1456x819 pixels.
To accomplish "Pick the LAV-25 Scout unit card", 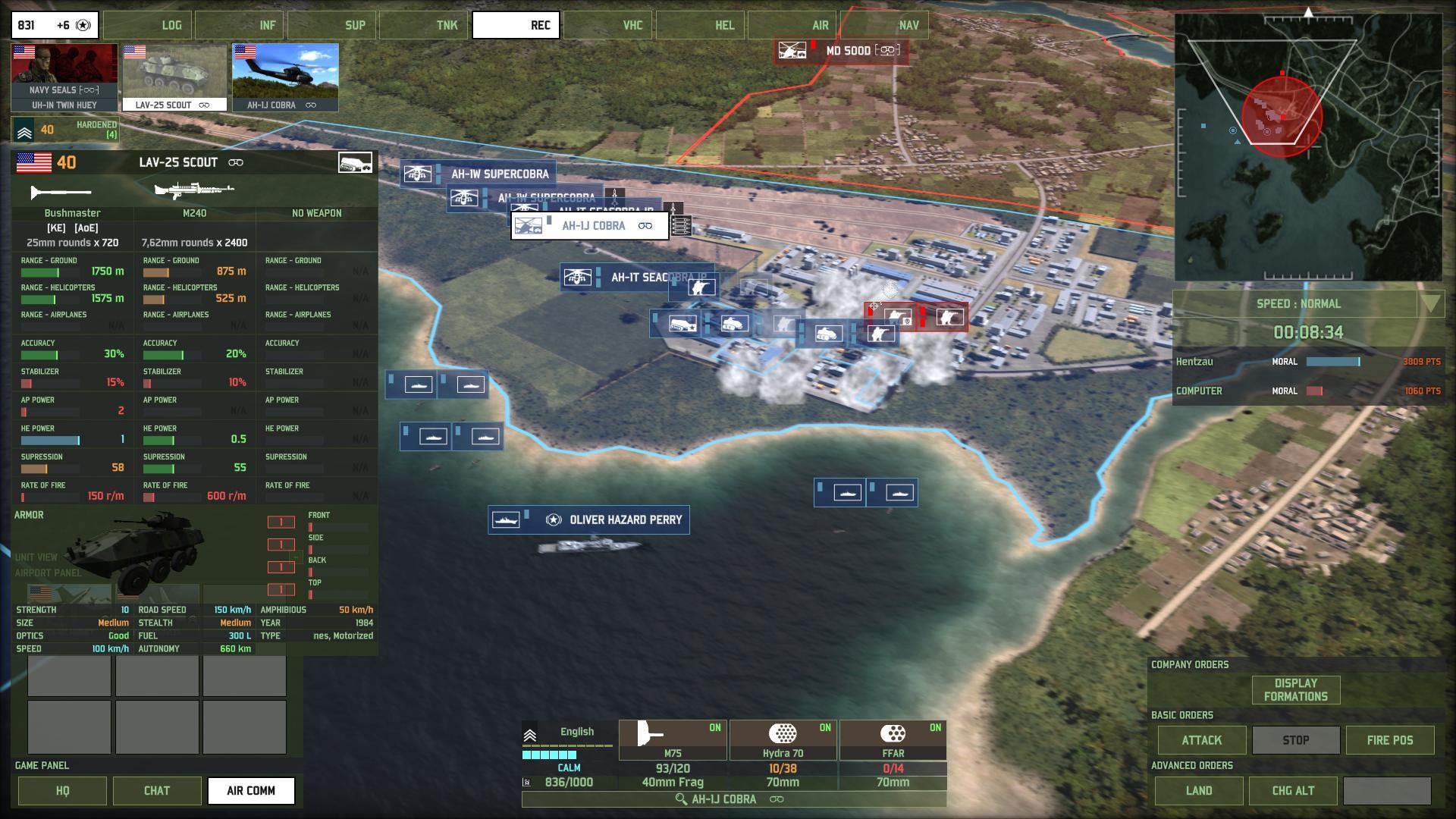I will coord(174,77).
